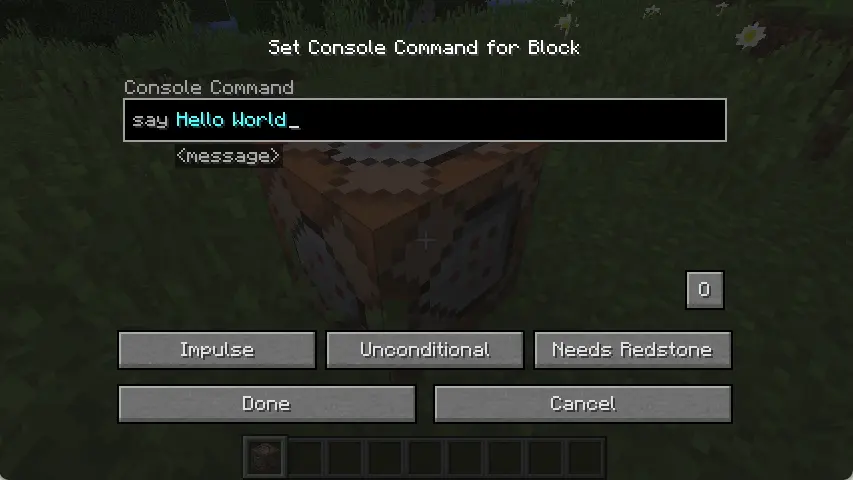Toggle the Needs Redstone button
Image resolution: width=853 pixels, height=480 pixels.
pyautogui.click(x=632, y=350)
